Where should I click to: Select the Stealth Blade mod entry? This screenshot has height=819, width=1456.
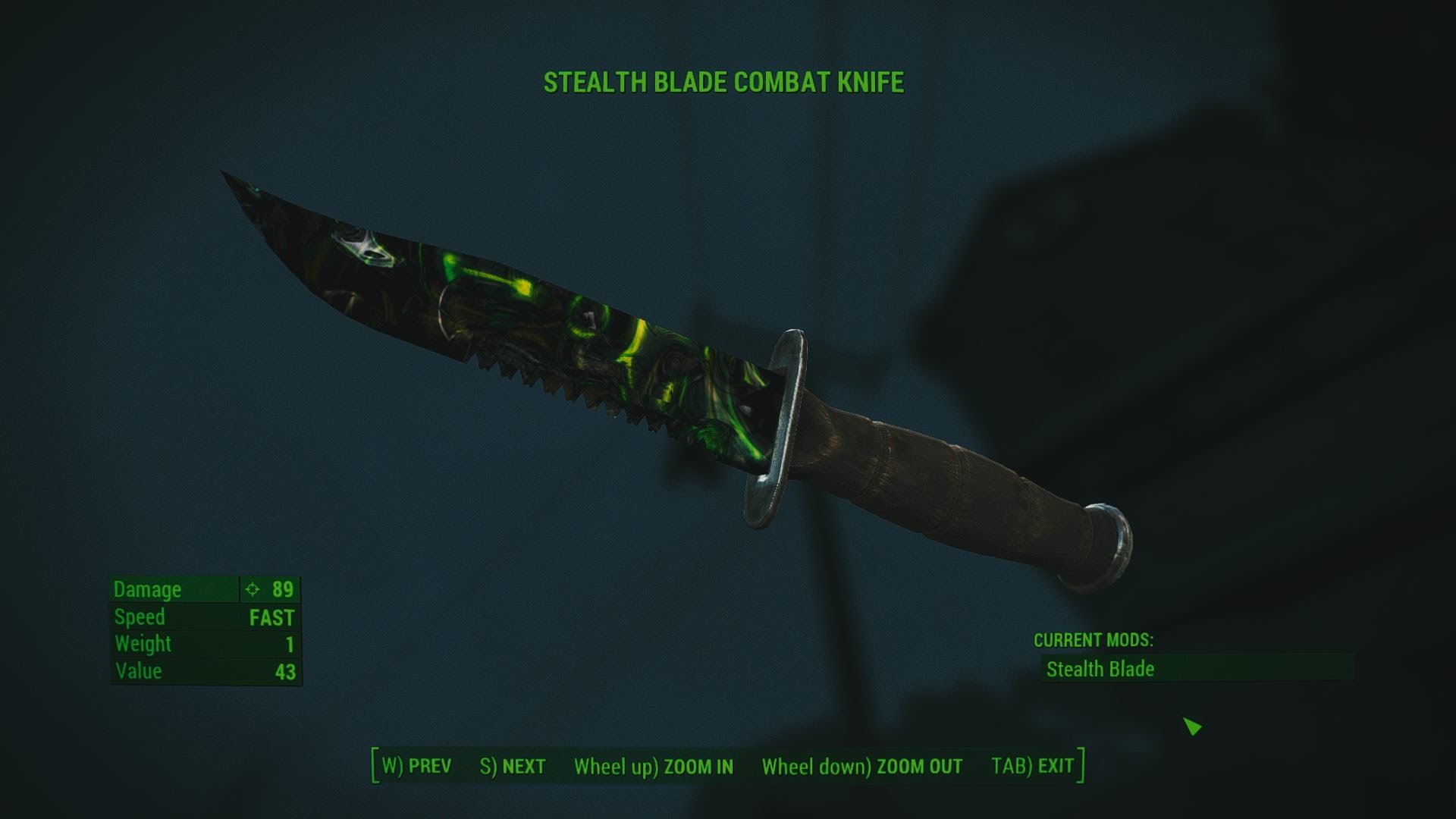coord(1197,669)
